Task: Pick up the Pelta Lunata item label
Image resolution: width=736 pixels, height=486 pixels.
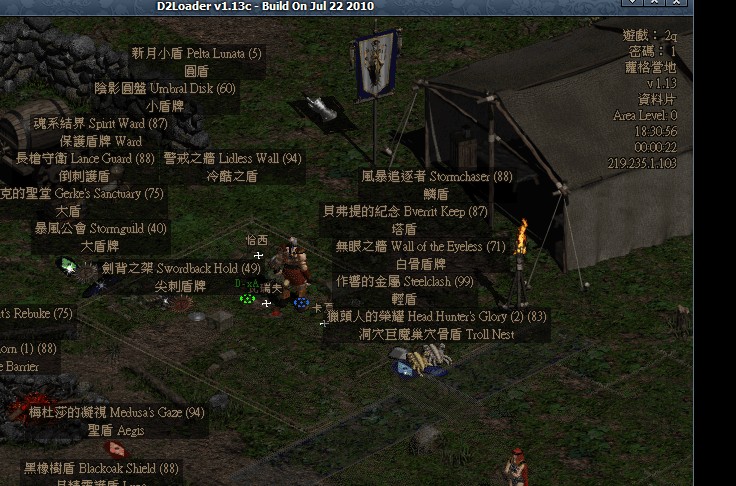Action: click(x=196, y=53)
